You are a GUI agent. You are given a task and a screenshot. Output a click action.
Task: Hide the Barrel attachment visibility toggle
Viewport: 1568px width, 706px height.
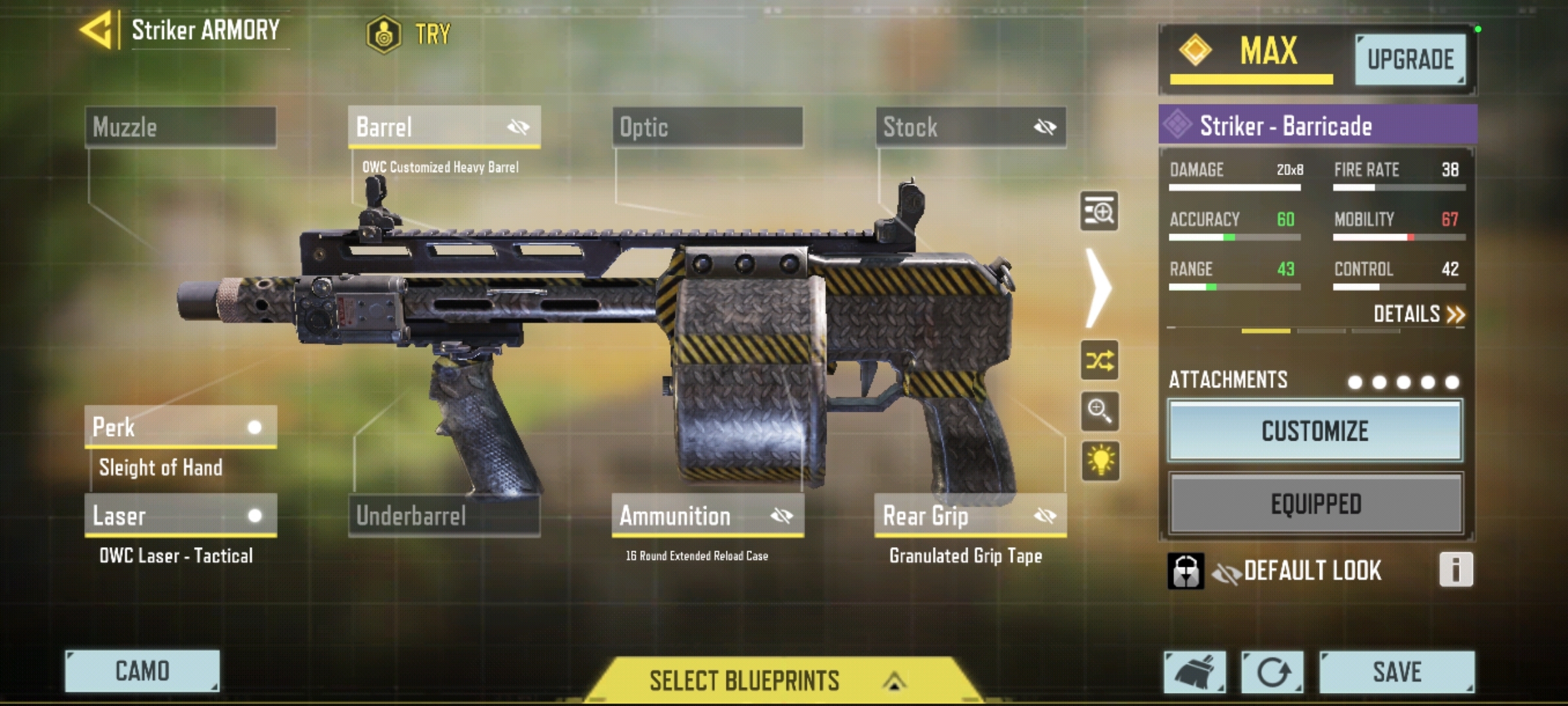tap(517, 128)
